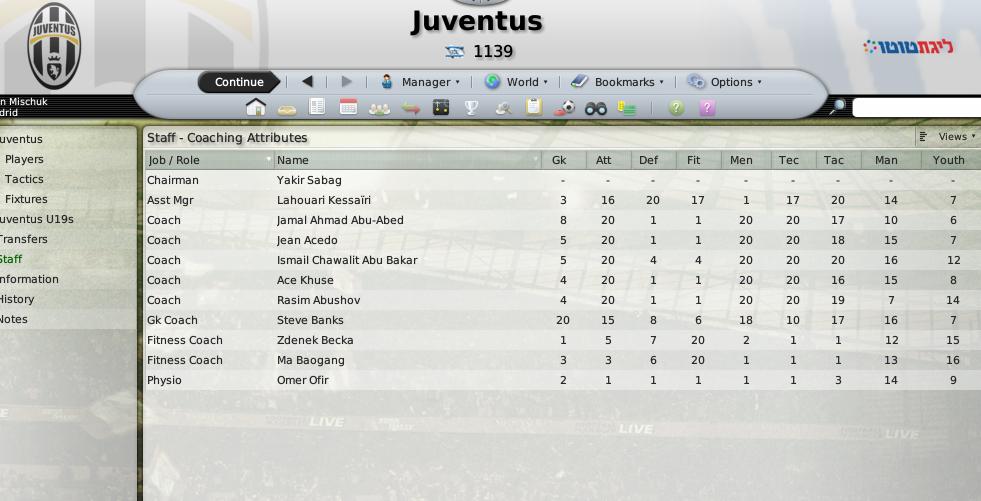
Task: Open the green question mark help icon
Action: tap(676, 108)
